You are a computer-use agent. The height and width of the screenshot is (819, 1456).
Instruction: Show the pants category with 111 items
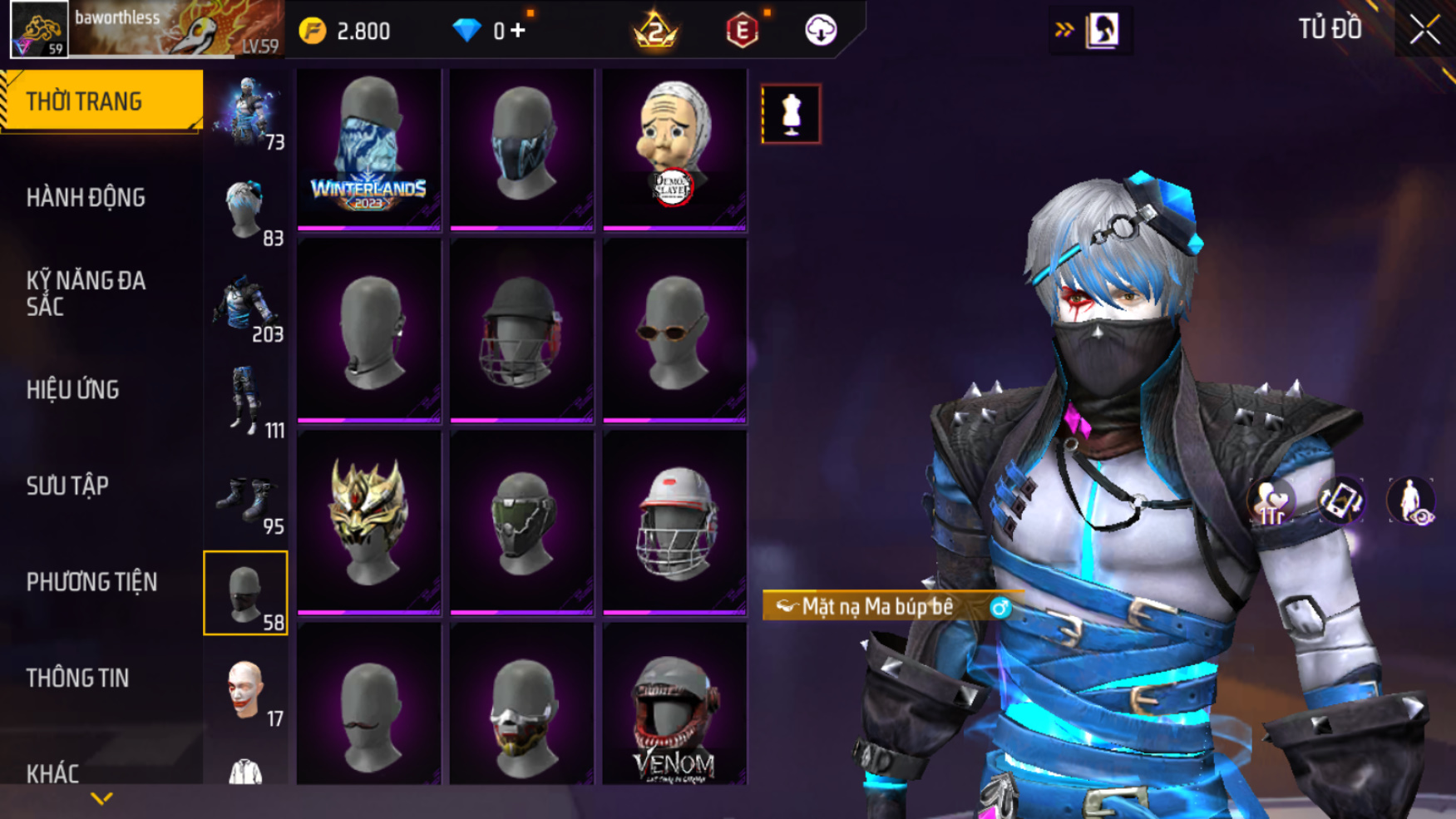245,404
